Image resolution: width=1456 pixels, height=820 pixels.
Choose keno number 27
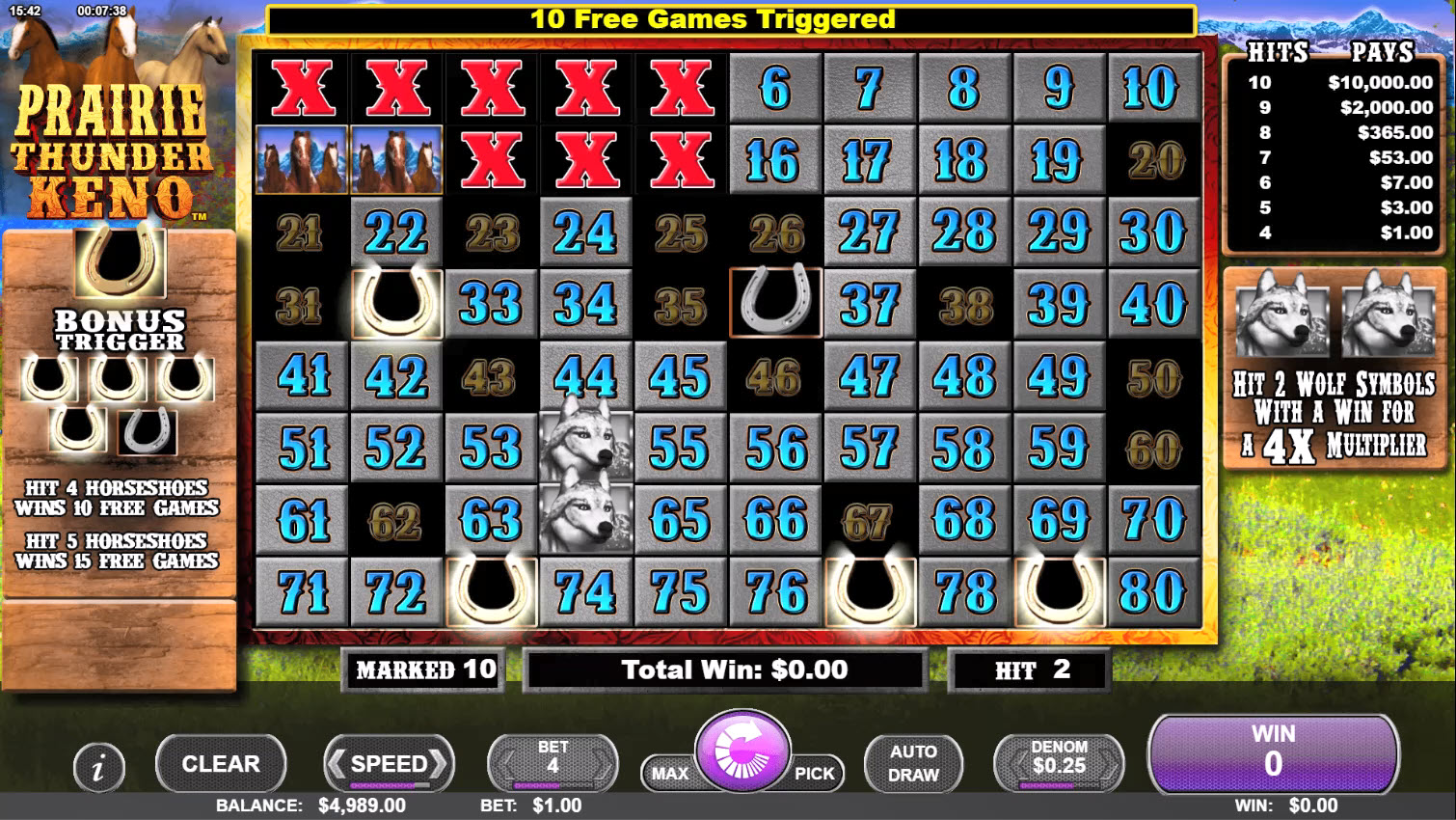coord(870,232)
